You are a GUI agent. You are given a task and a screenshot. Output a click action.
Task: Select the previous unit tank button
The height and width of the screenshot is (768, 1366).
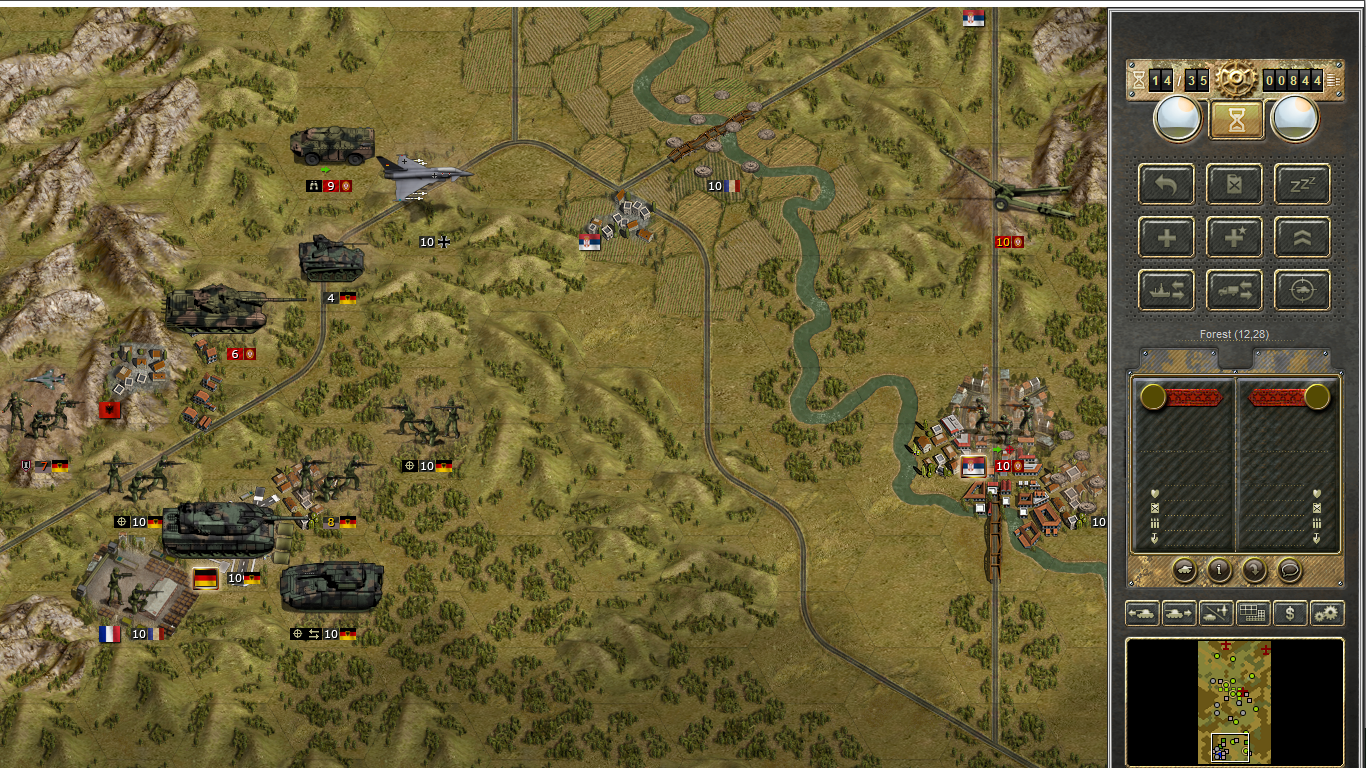pos(1142,613)
